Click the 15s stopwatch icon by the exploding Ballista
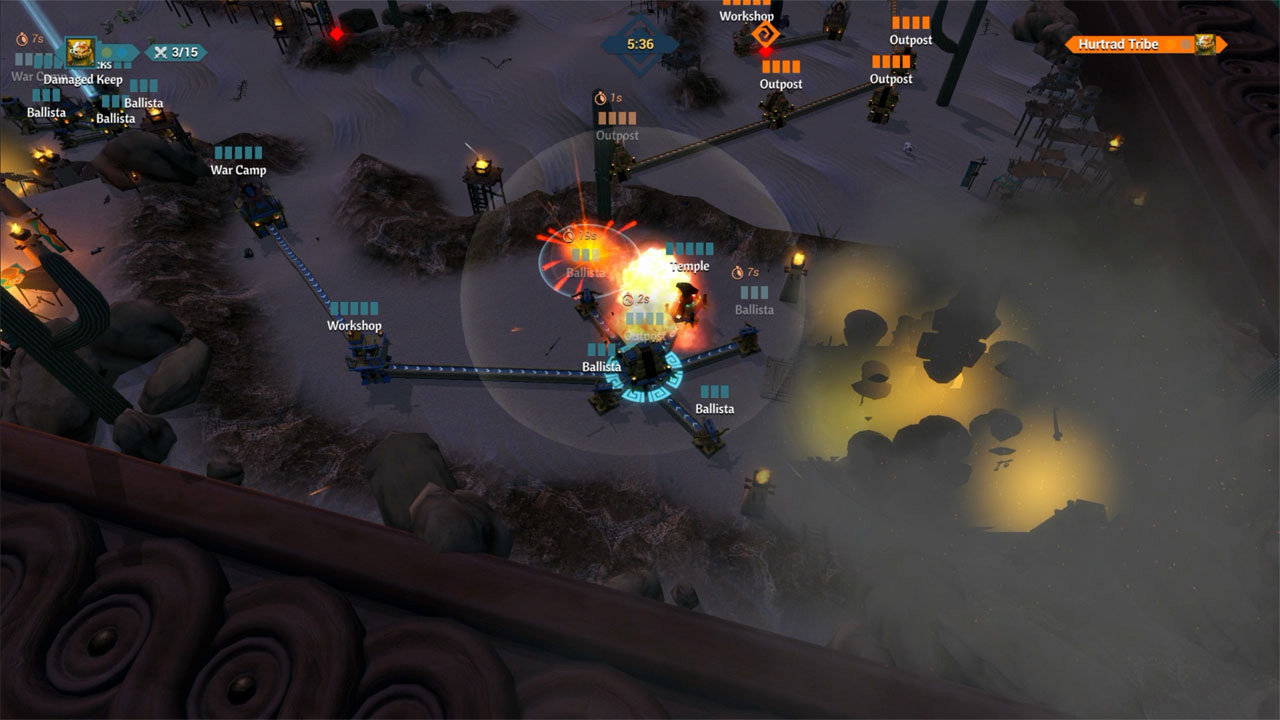This screenshot has width=1280, height=720. [568, 235]
